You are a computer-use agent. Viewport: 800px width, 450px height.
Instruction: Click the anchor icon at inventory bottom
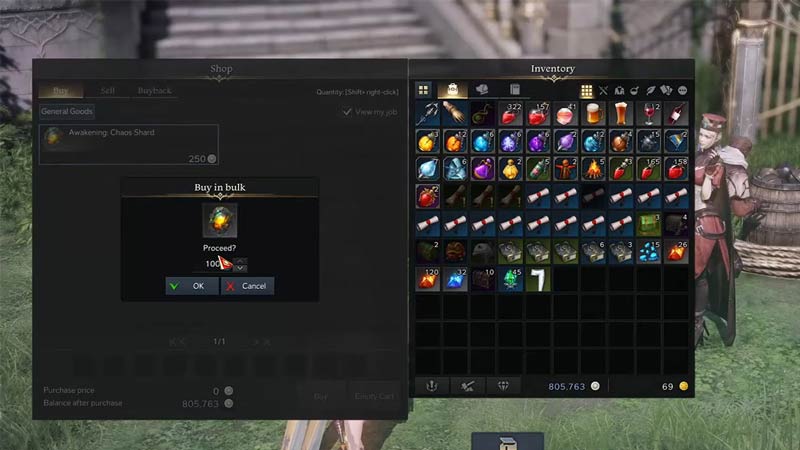[433, 385]
